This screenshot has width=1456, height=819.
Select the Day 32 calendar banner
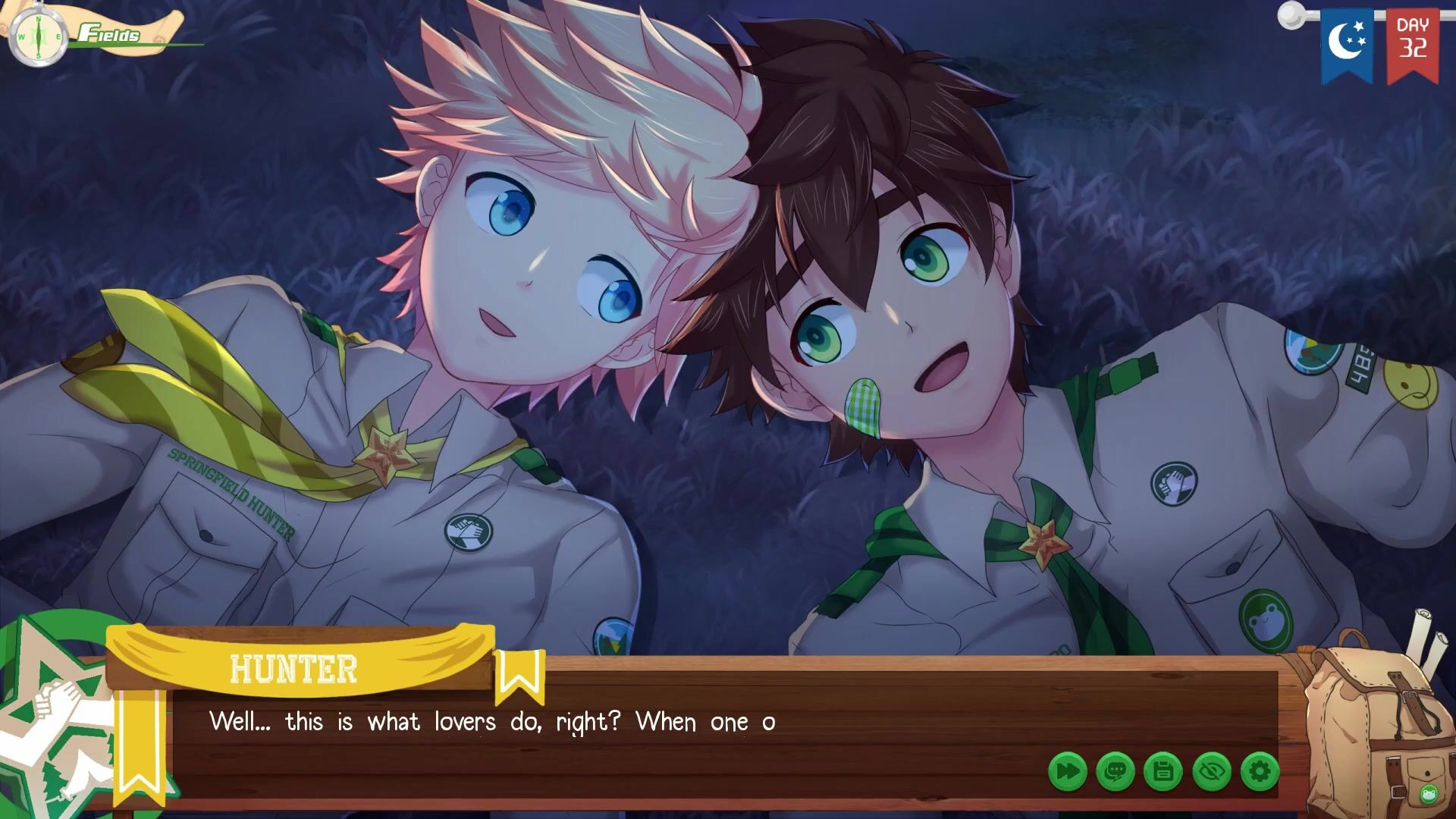(x=1412, y=42)
